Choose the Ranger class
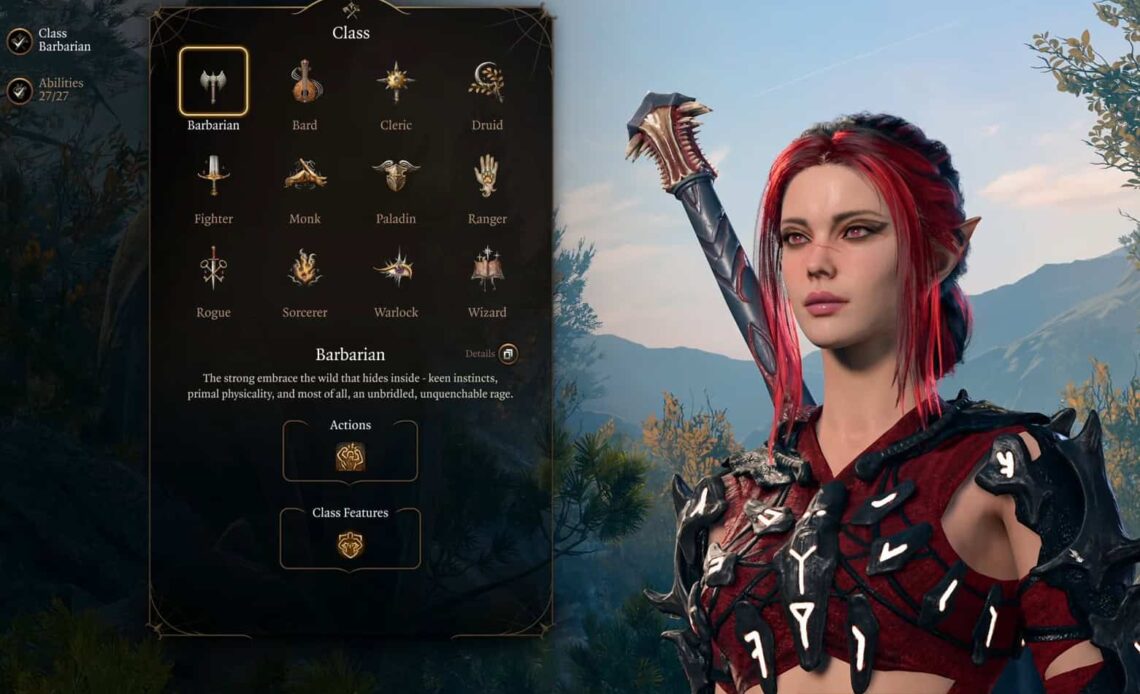This screenshot has height=694, width=1140. tap(487, 175)
